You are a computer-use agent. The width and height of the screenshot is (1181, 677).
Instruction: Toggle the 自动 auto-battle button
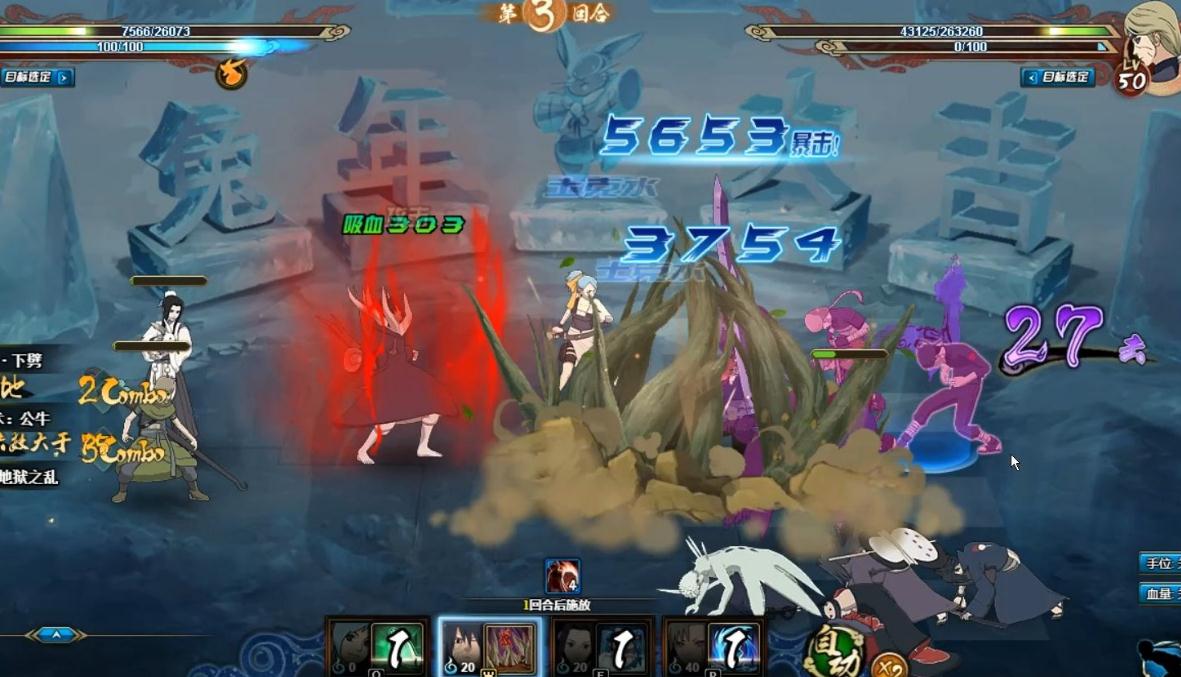(x=835, y=651)
